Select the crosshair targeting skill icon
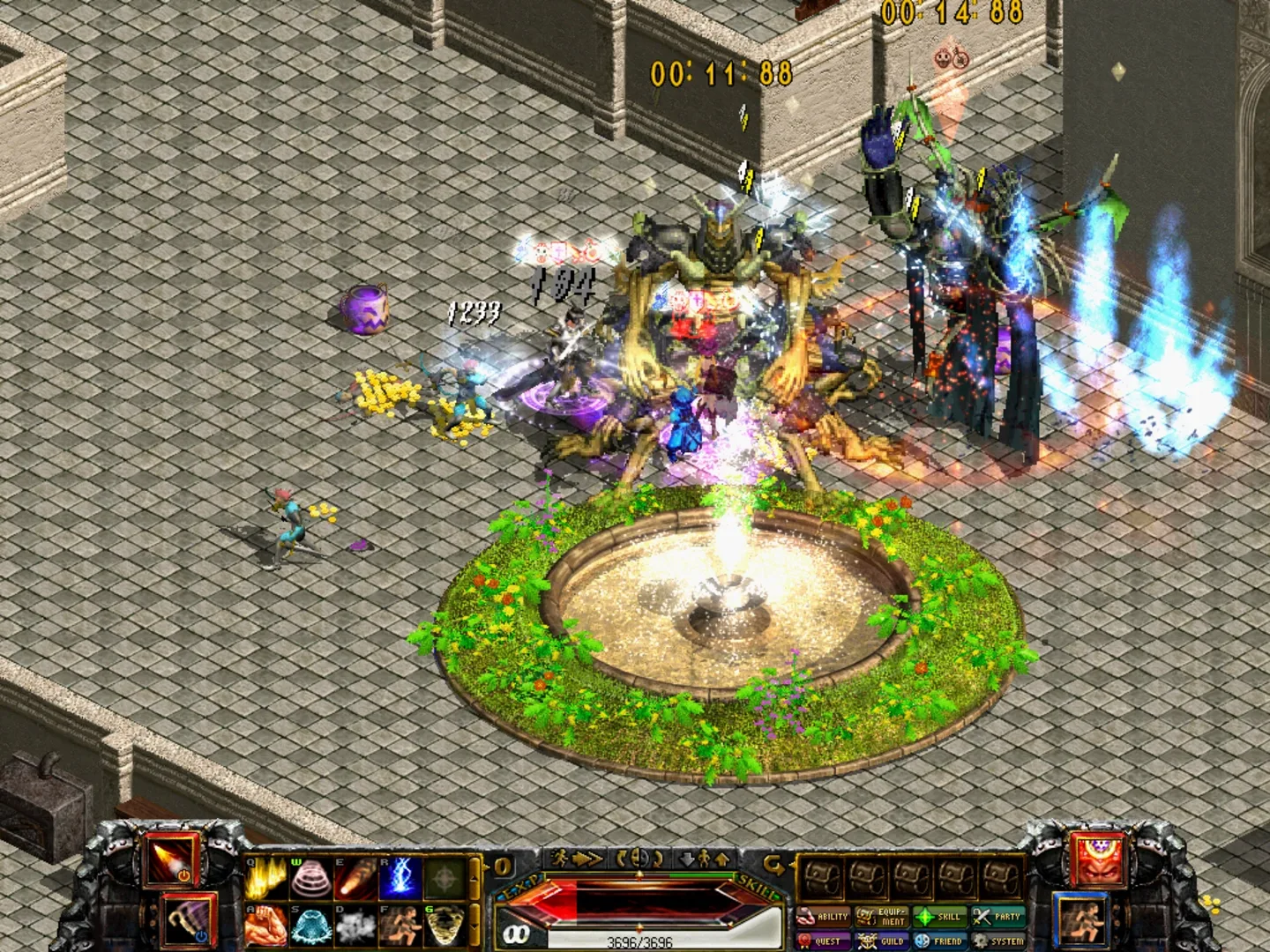 (x=445, y=878)
